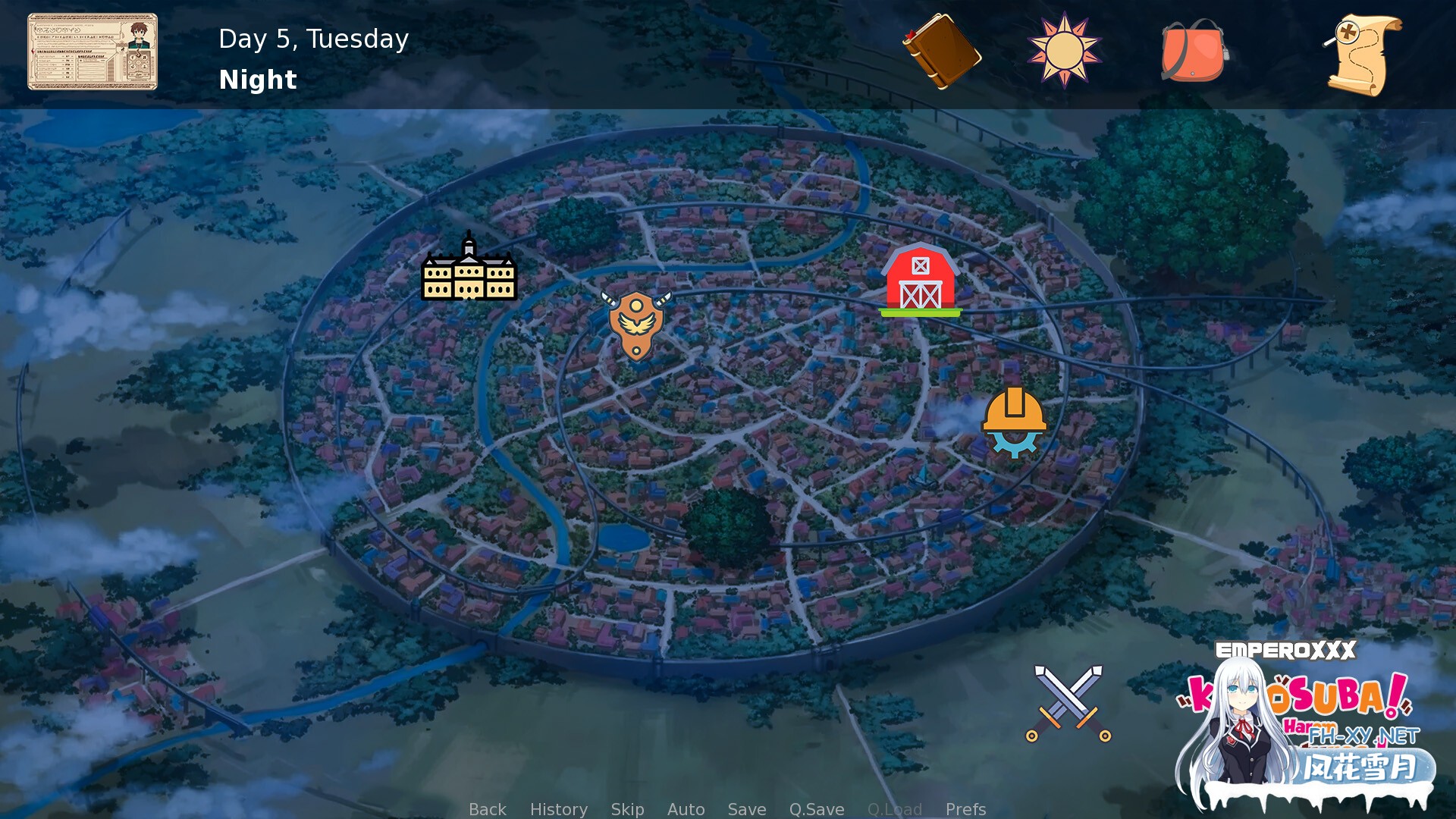Select the red barn location
Screen dimensions: 1456x819
[920, 280]
